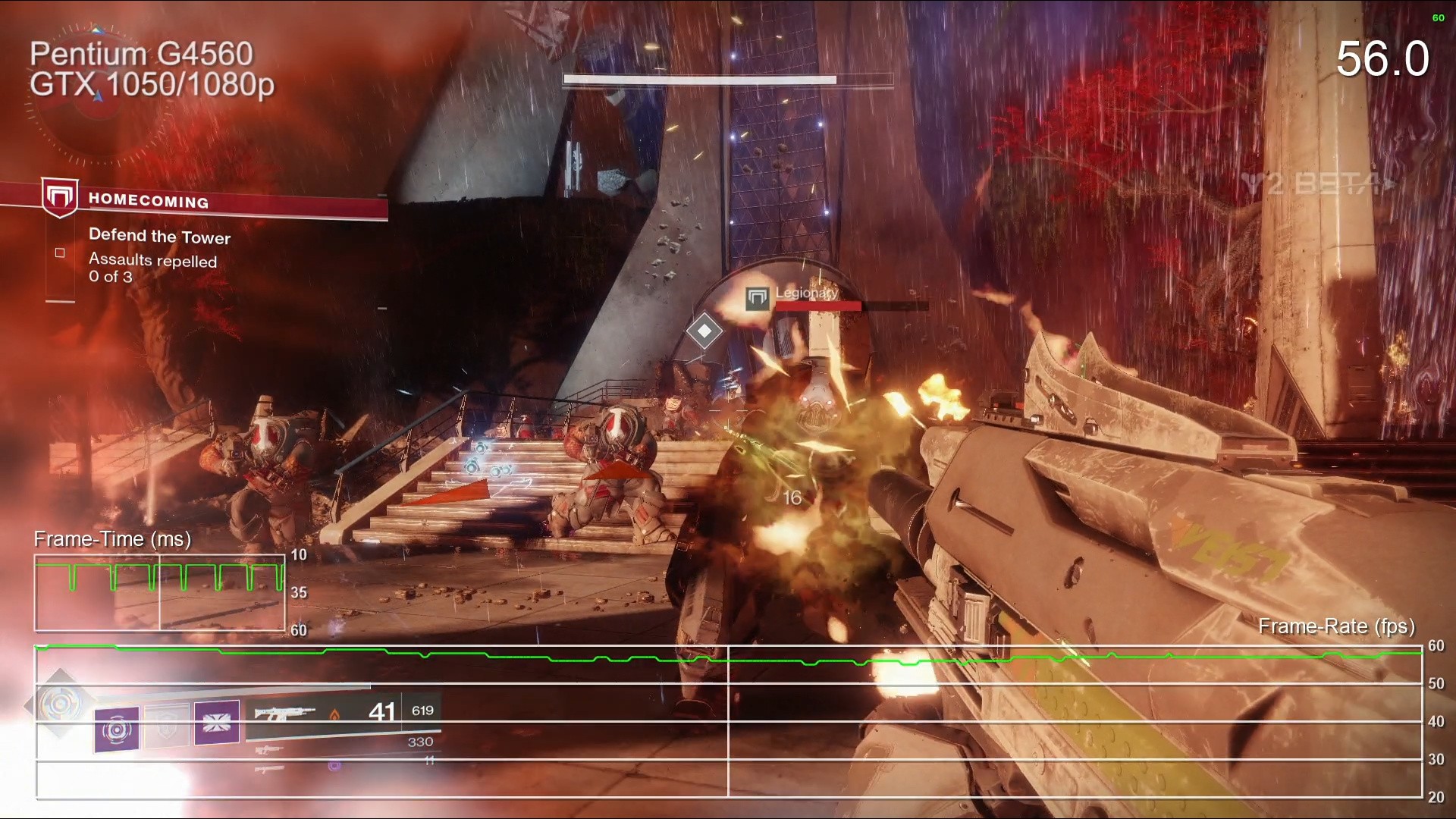Click the Frame-Rate line graph overlay
The image size is (1456, 819).
coord(728,720)
